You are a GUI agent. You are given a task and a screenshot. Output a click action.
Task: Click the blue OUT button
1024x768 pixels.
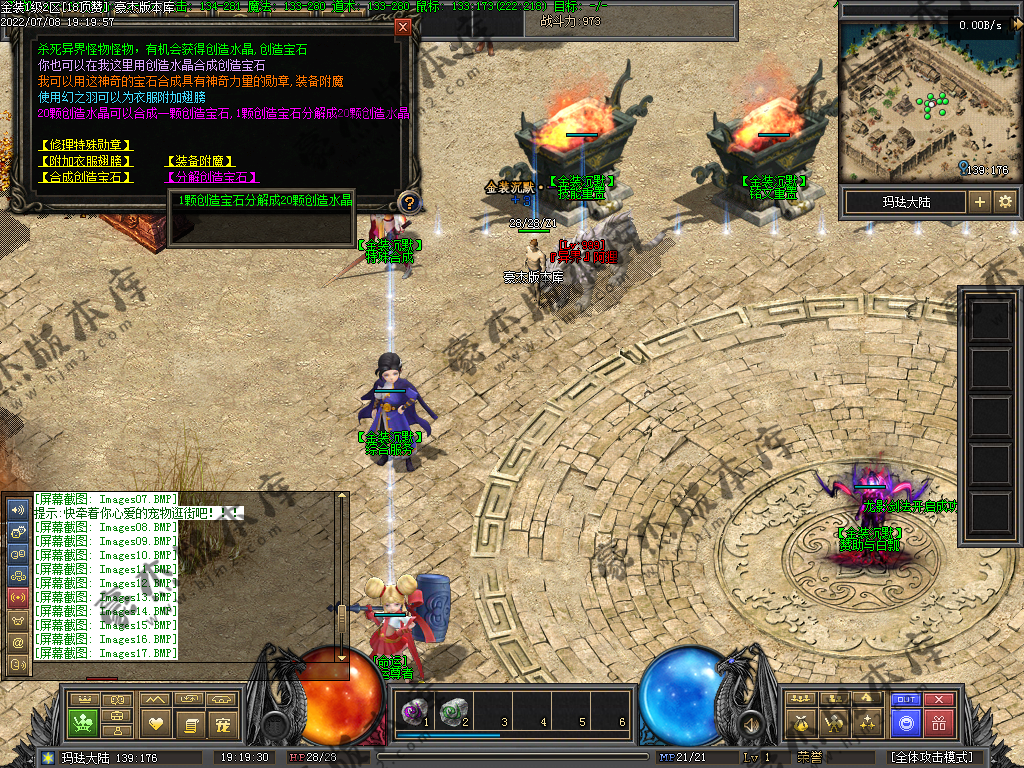coord(906,700)
